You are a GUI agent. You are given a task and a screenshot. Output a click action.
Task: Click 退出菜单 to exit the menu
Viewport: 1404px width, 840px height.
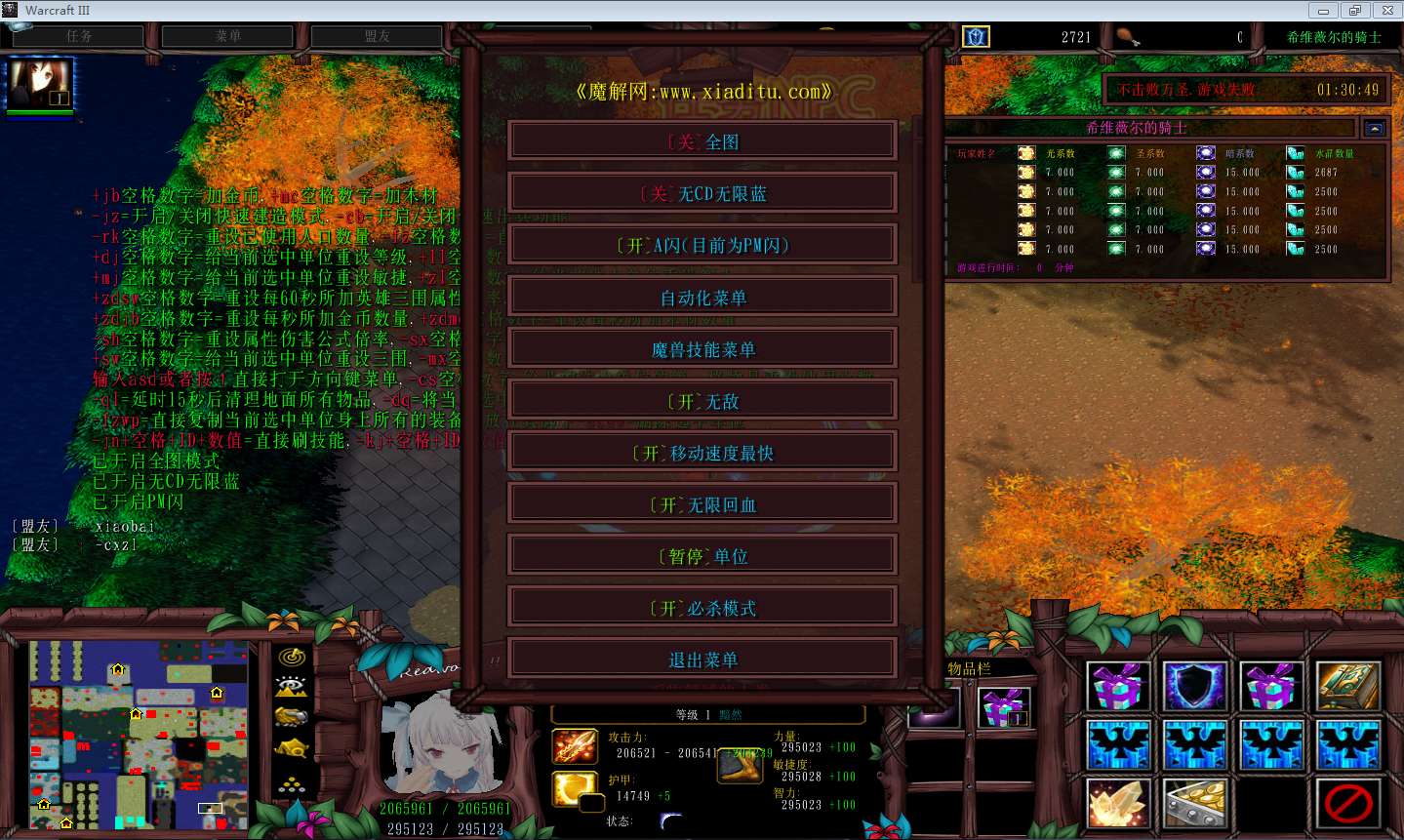pos(702,660)
